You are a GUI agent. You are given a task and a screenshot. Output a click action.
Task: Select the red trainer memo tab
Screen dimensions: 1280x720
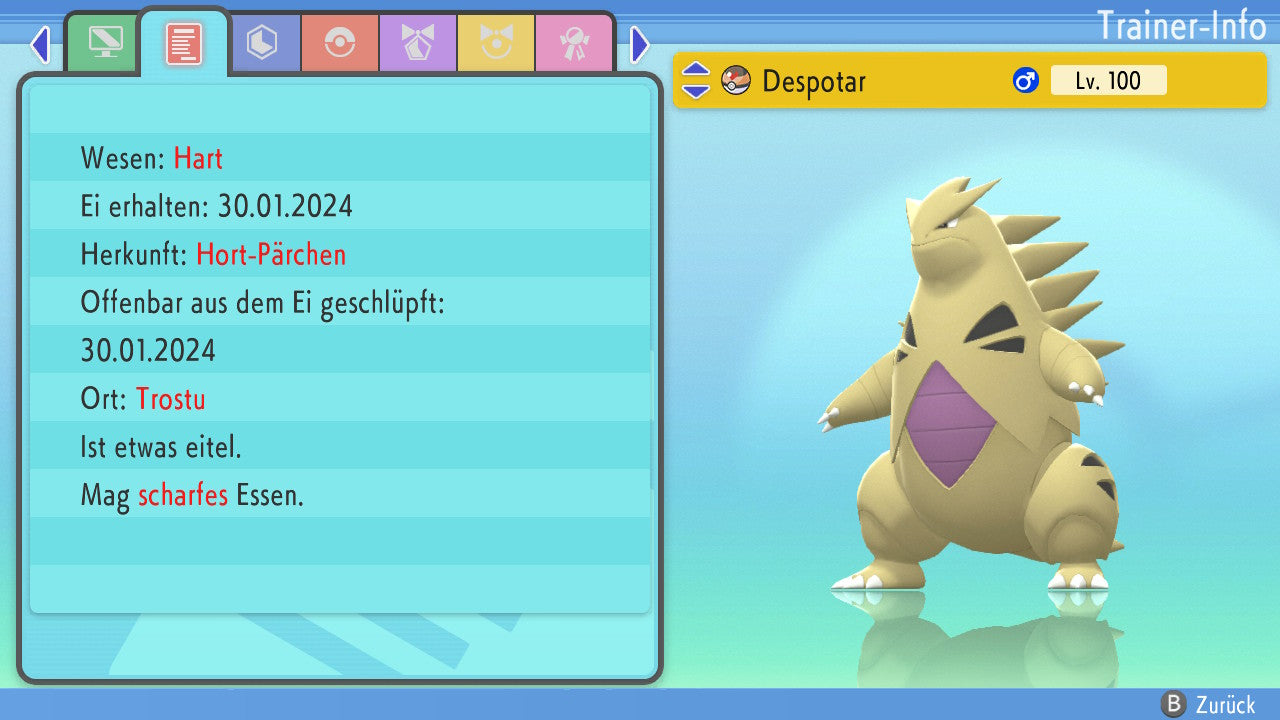pyautogui.click(x=184, y=44)
